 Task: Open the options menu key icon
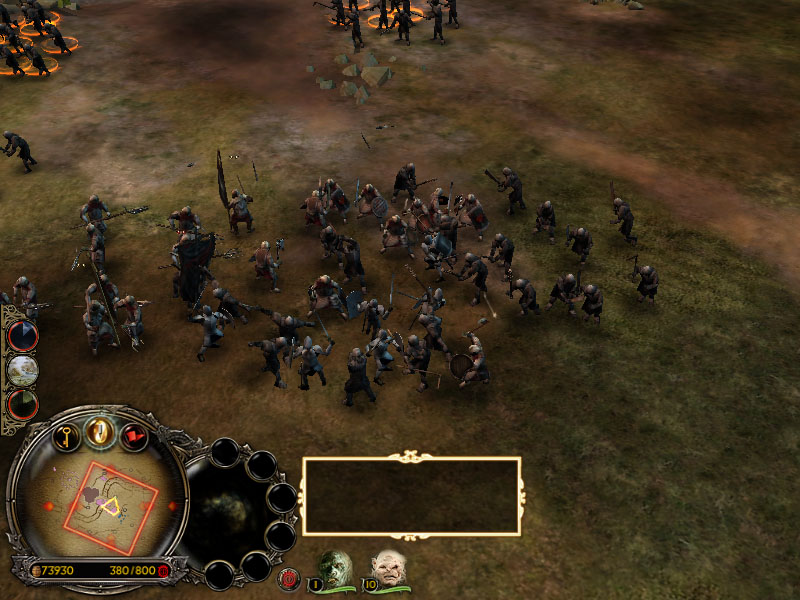tap(66, 436)
